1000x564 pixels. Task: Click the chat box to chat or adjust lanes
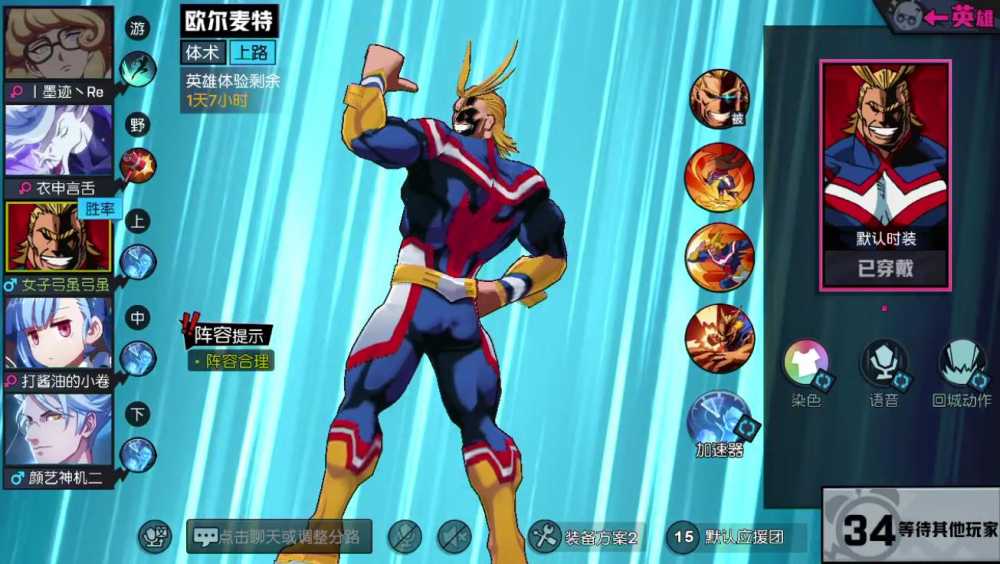click(279, 537)
